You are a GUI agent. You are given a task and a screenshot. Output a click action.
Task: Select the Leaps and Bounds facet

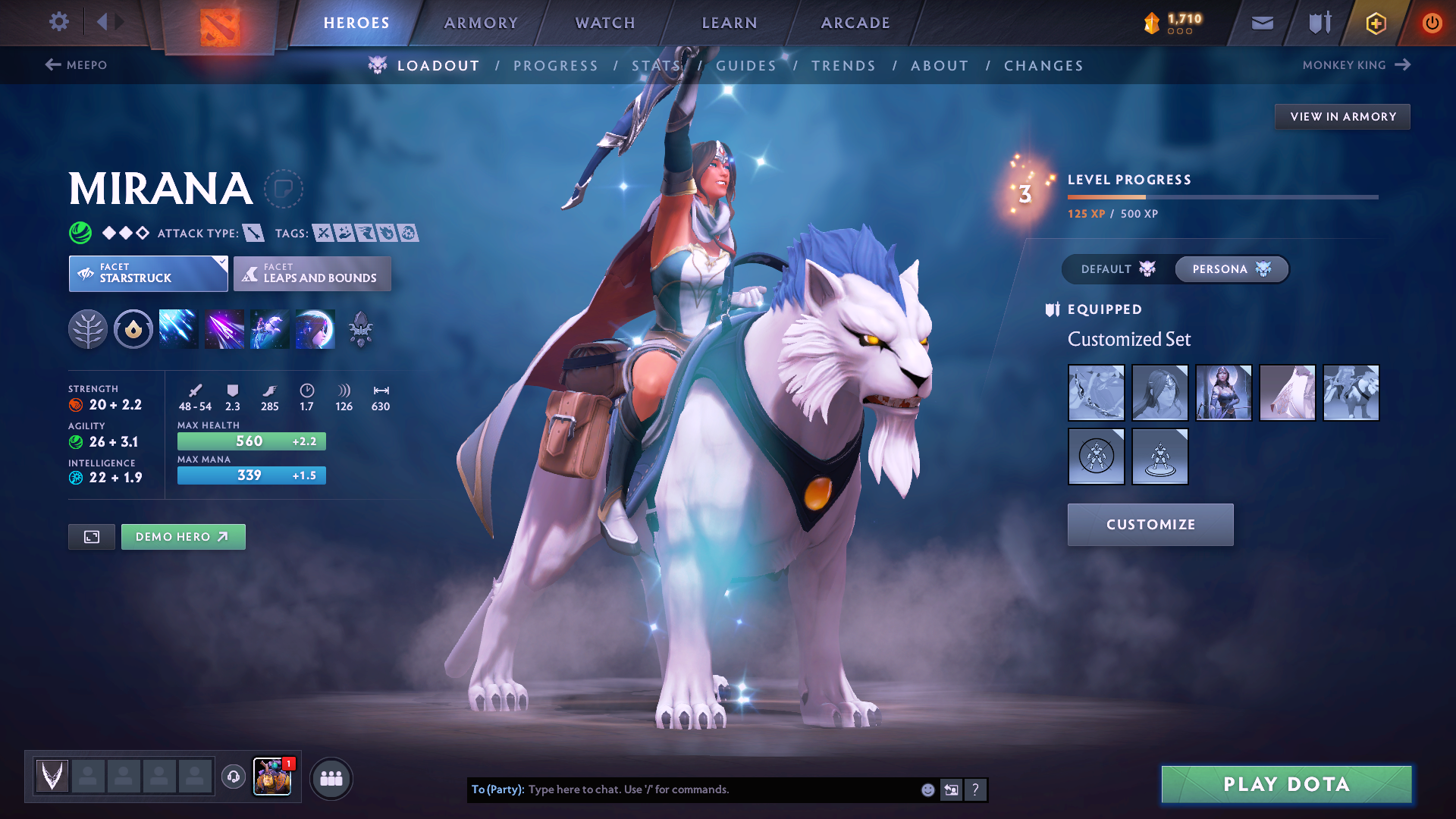coord(312,274)
